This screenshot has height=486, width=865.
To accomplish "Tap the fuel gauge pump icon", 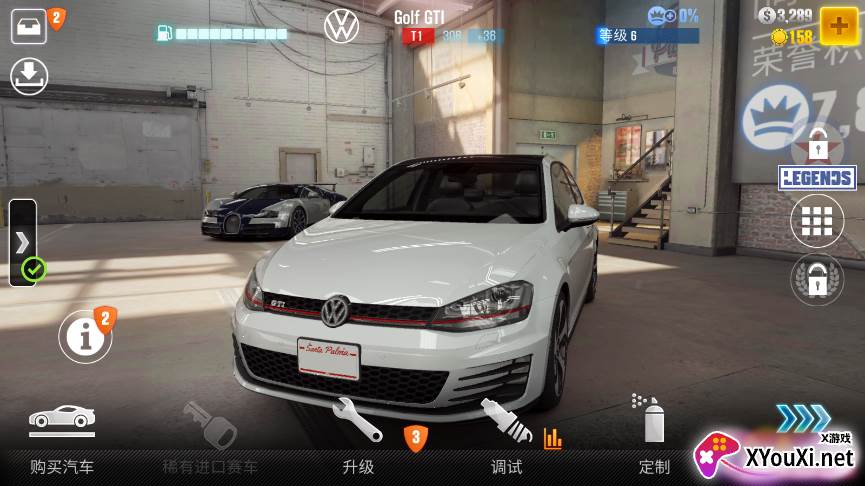I will pyautogui.click(x=165, y=33).
